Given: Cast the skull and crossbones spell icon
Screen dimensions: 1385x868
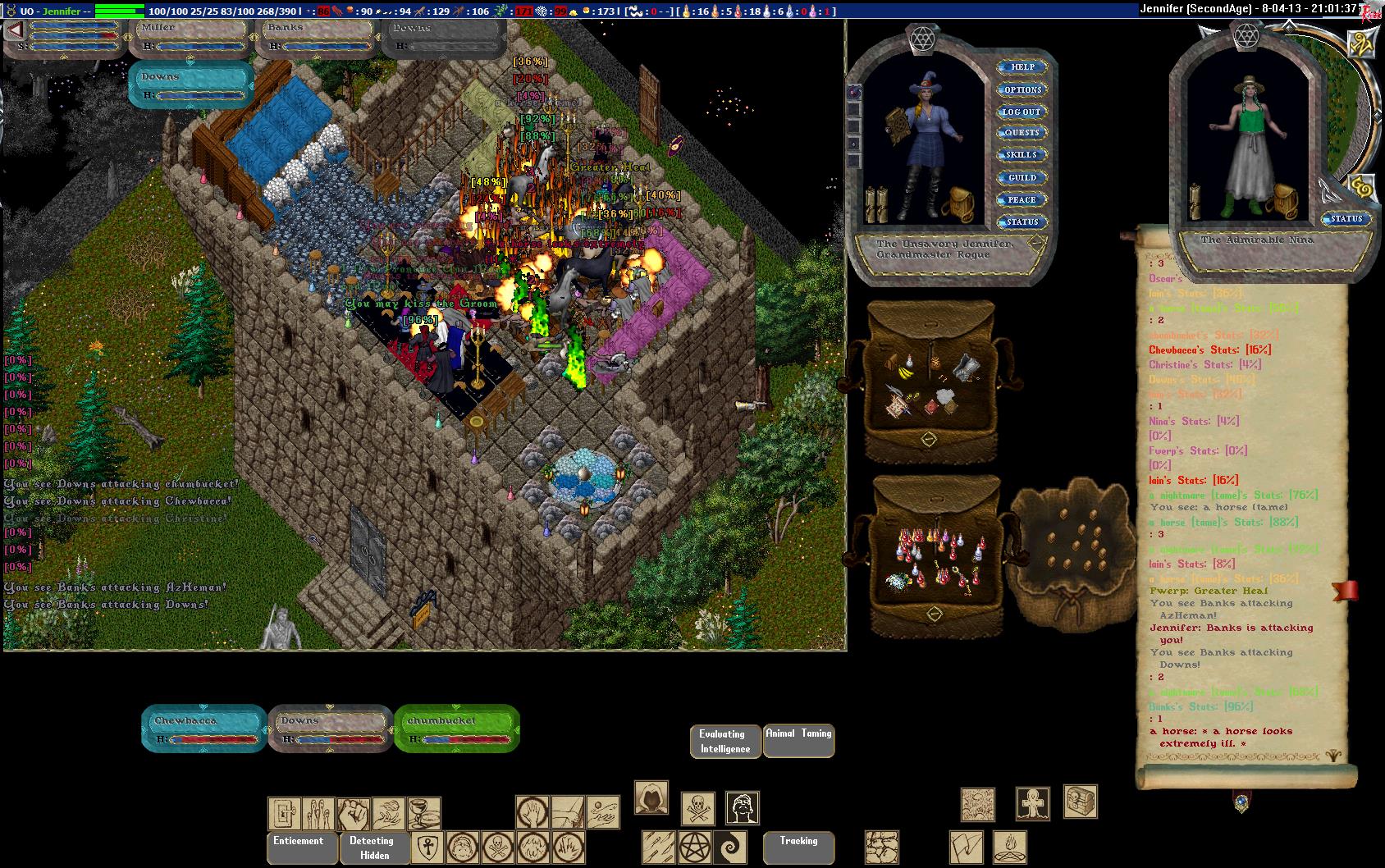Looking at the screenshot, I should [x=698, y=808].
